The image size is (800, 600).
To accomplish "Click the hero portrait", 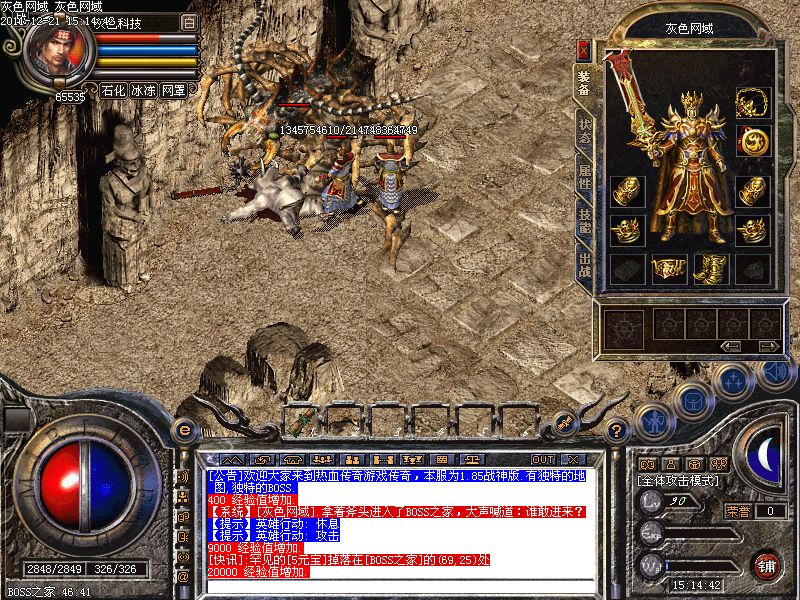I will [57, 52].
